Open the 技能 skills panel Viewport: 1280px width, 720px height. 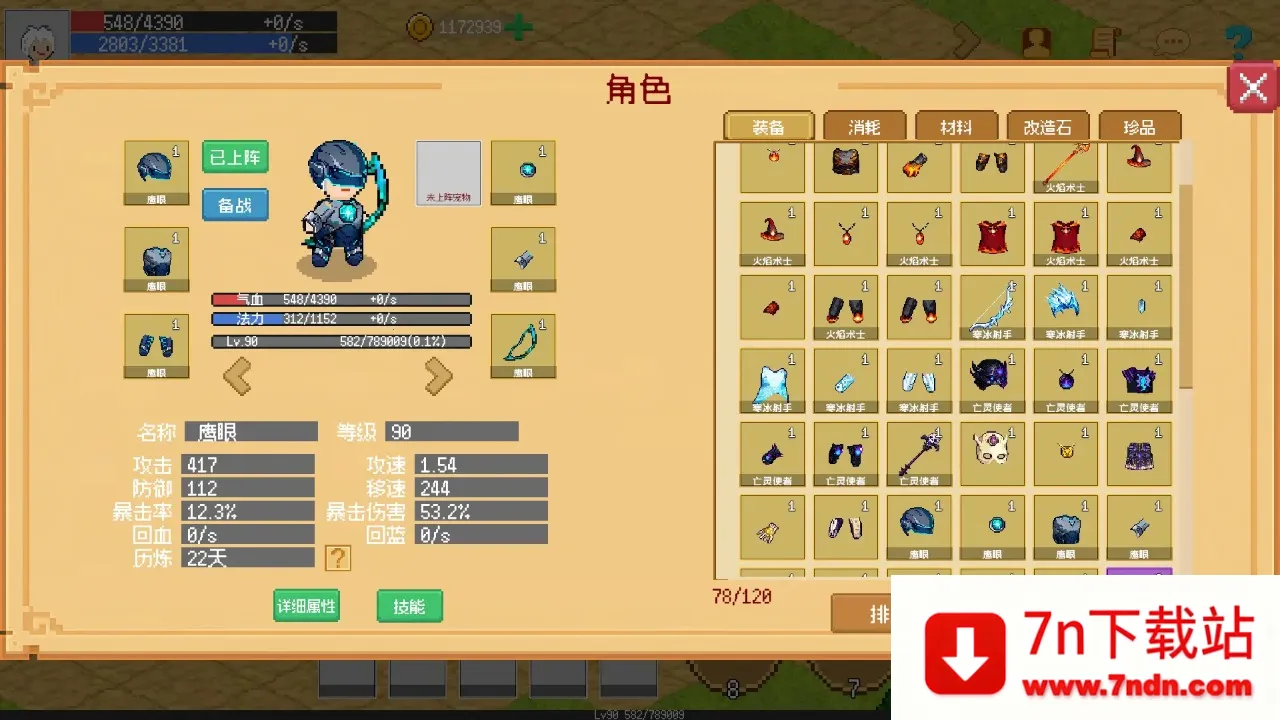(x=409, y=606)
